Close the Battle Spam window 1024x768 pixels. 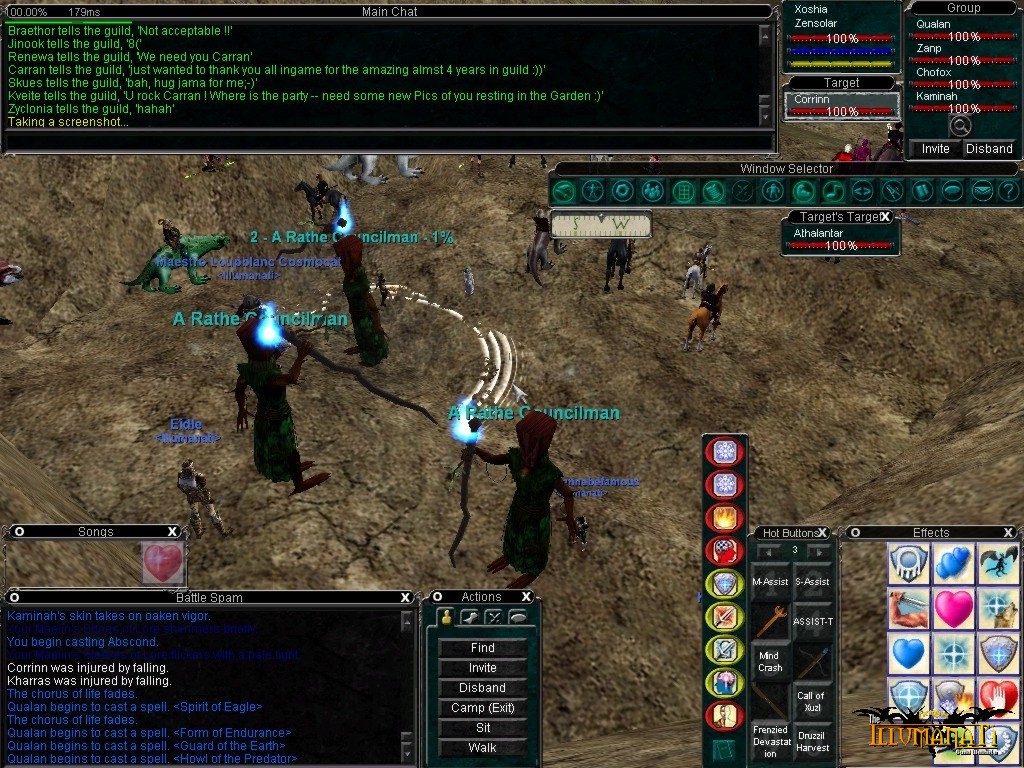coord(405,597)
